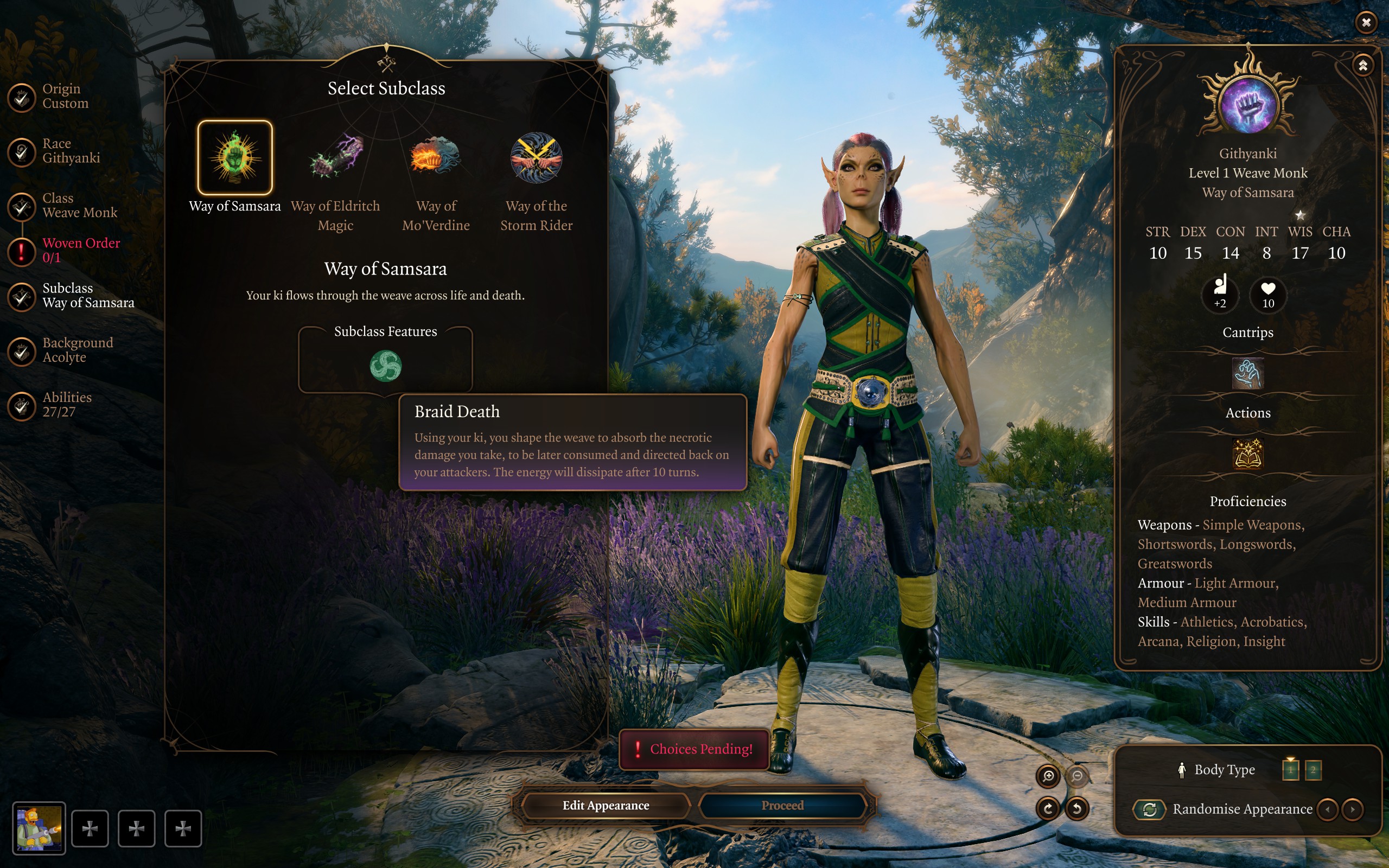Open the Abilities step
Image resolution: width=1389 pixels, height=868 pixels.
coord(23,405)
